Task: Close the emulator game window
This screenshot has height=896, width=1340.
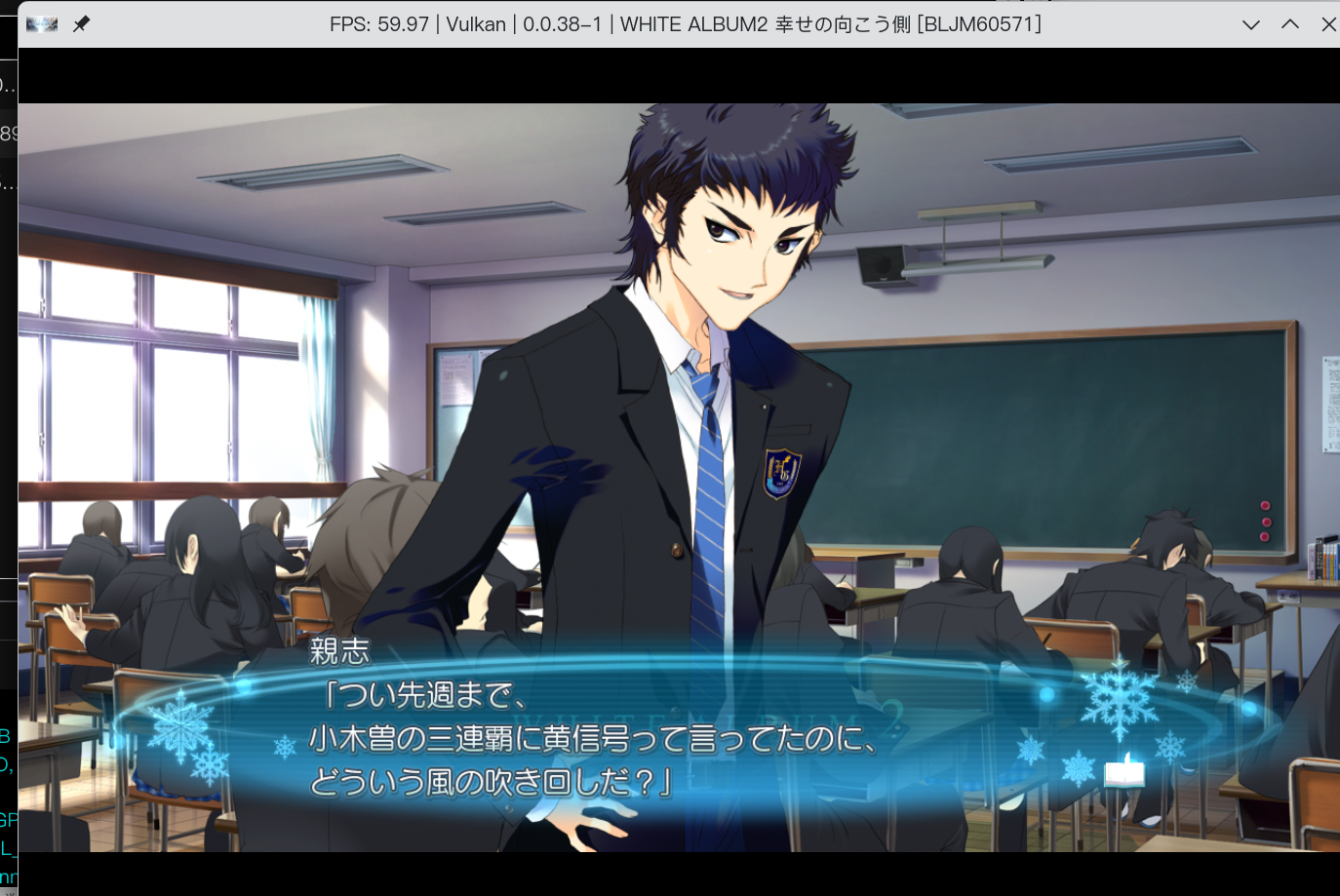Action: (x=1327, y=24)
